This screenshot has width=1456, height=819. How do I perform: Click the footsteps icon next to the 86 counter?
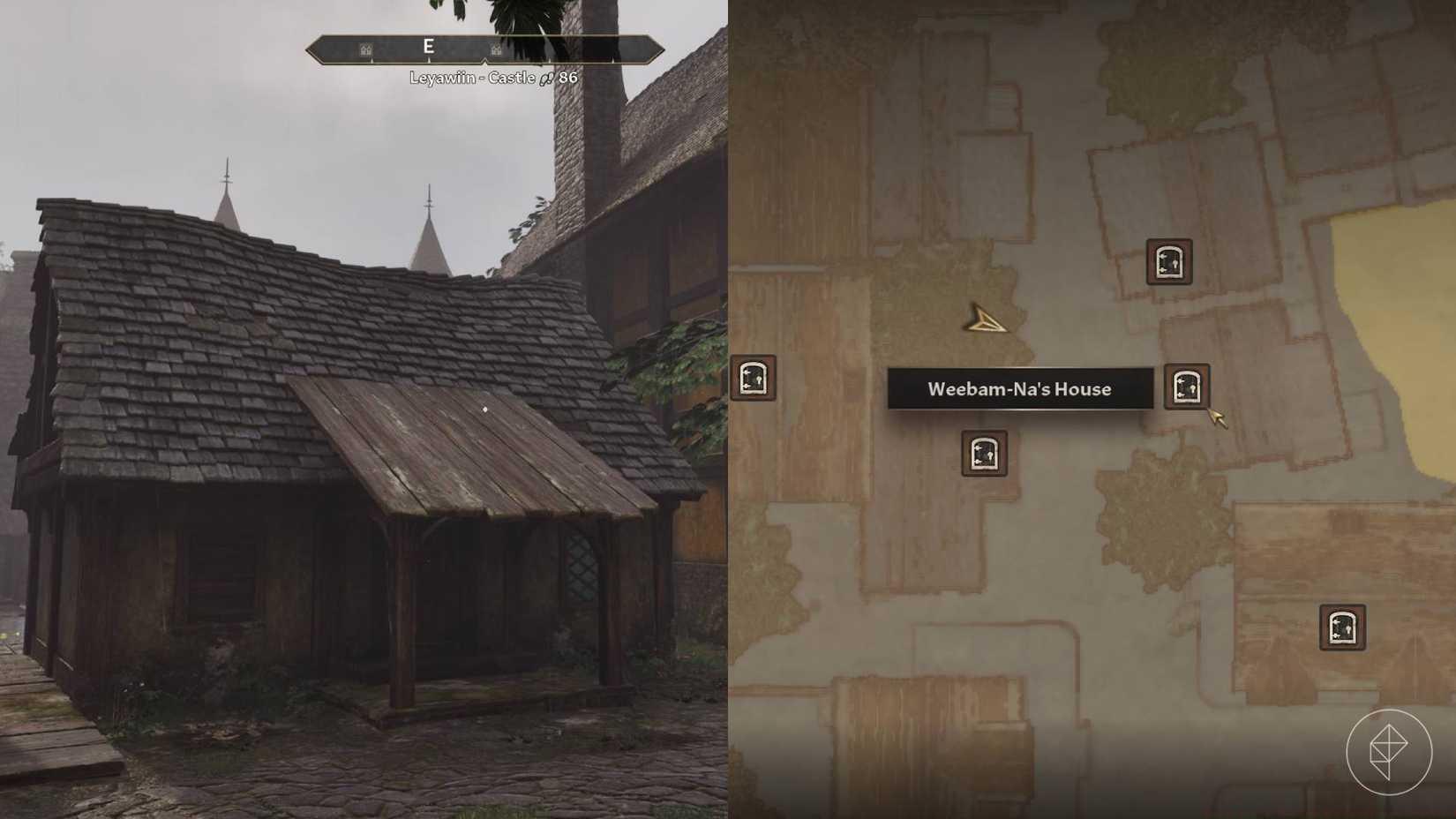click(x=547, y=79)
